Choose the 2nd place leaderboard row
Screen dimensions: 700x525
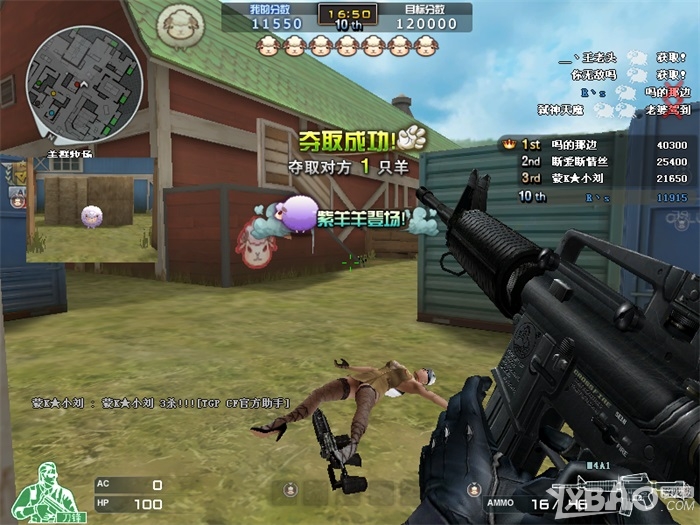[595, 161]
